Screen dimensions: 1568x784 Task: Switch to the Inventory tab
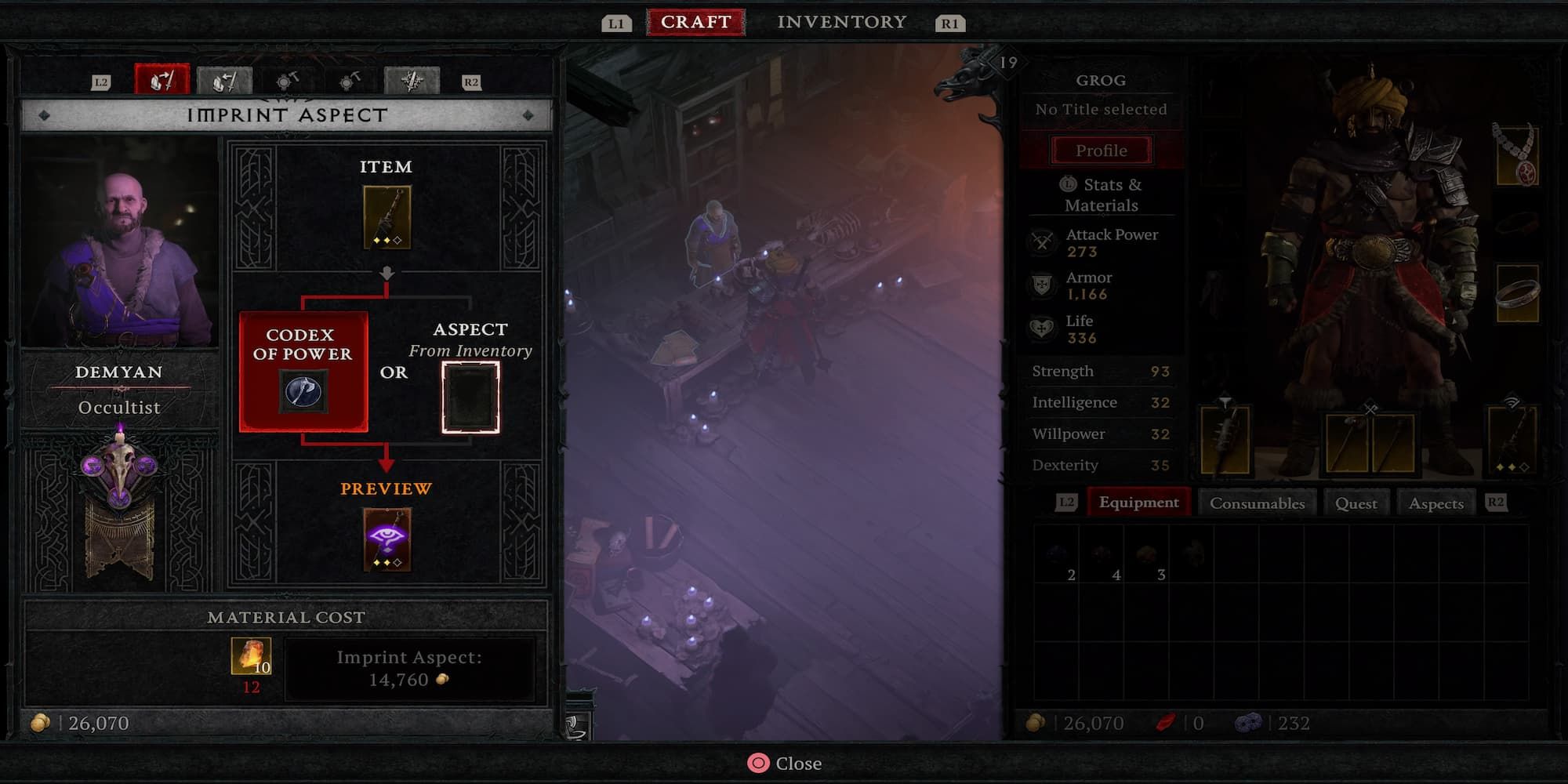841,22
